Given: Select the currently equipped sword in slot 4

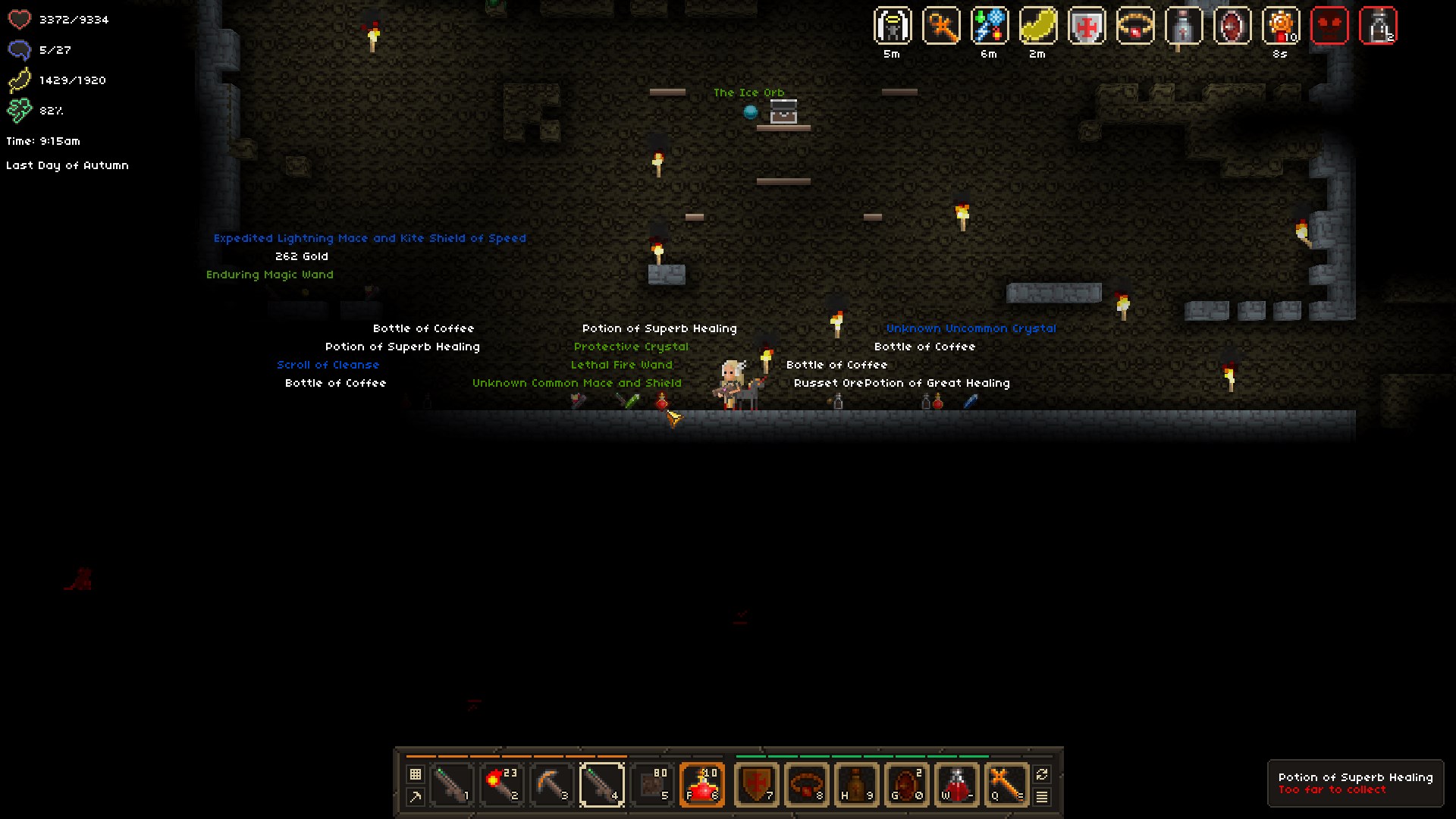Looking at the screenshot, I should [601, 783].
